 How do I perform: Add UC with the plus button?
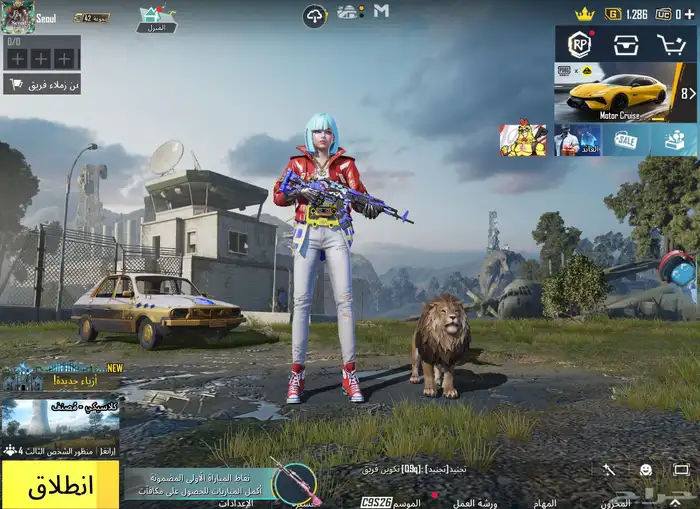tap(692, 14)
